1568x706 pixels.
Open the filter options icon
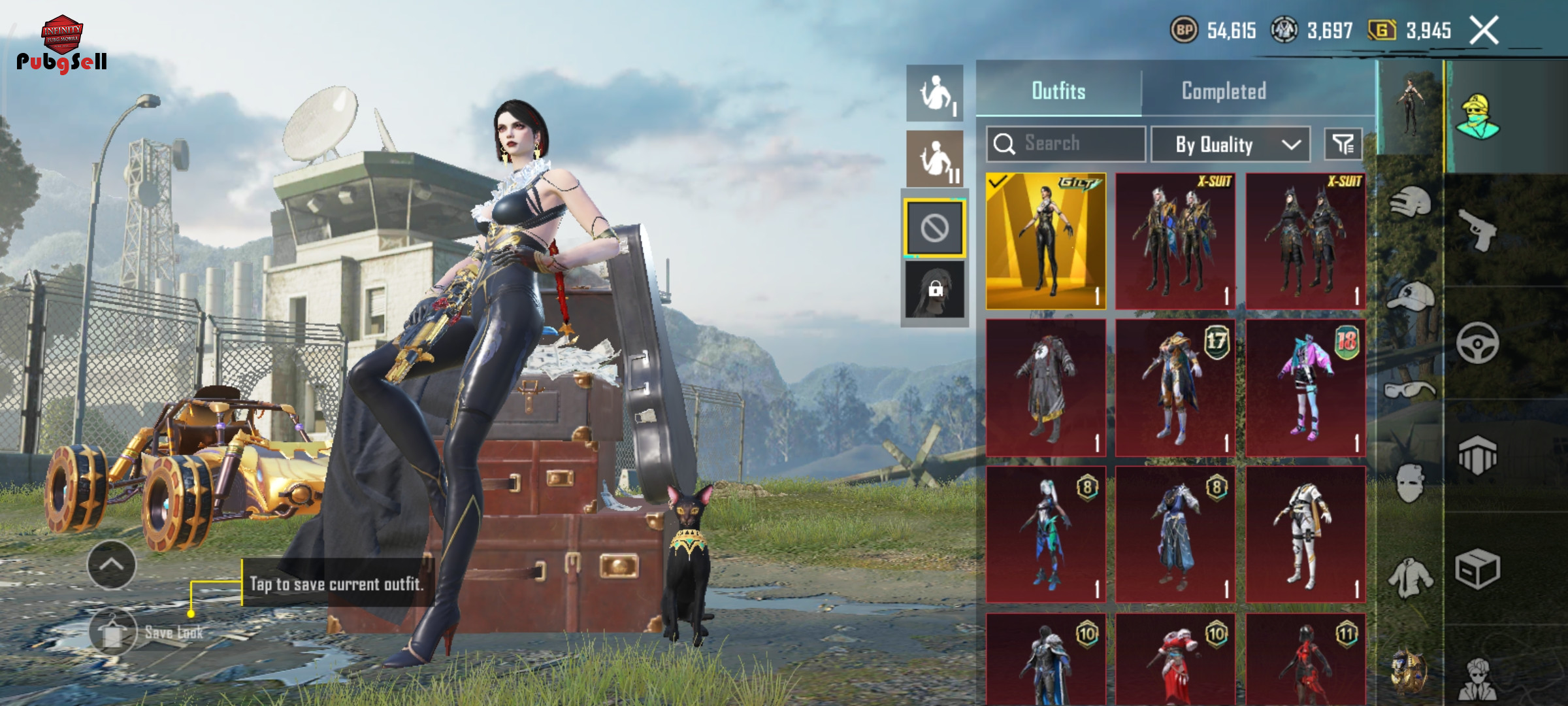(x=1343, y=144)
